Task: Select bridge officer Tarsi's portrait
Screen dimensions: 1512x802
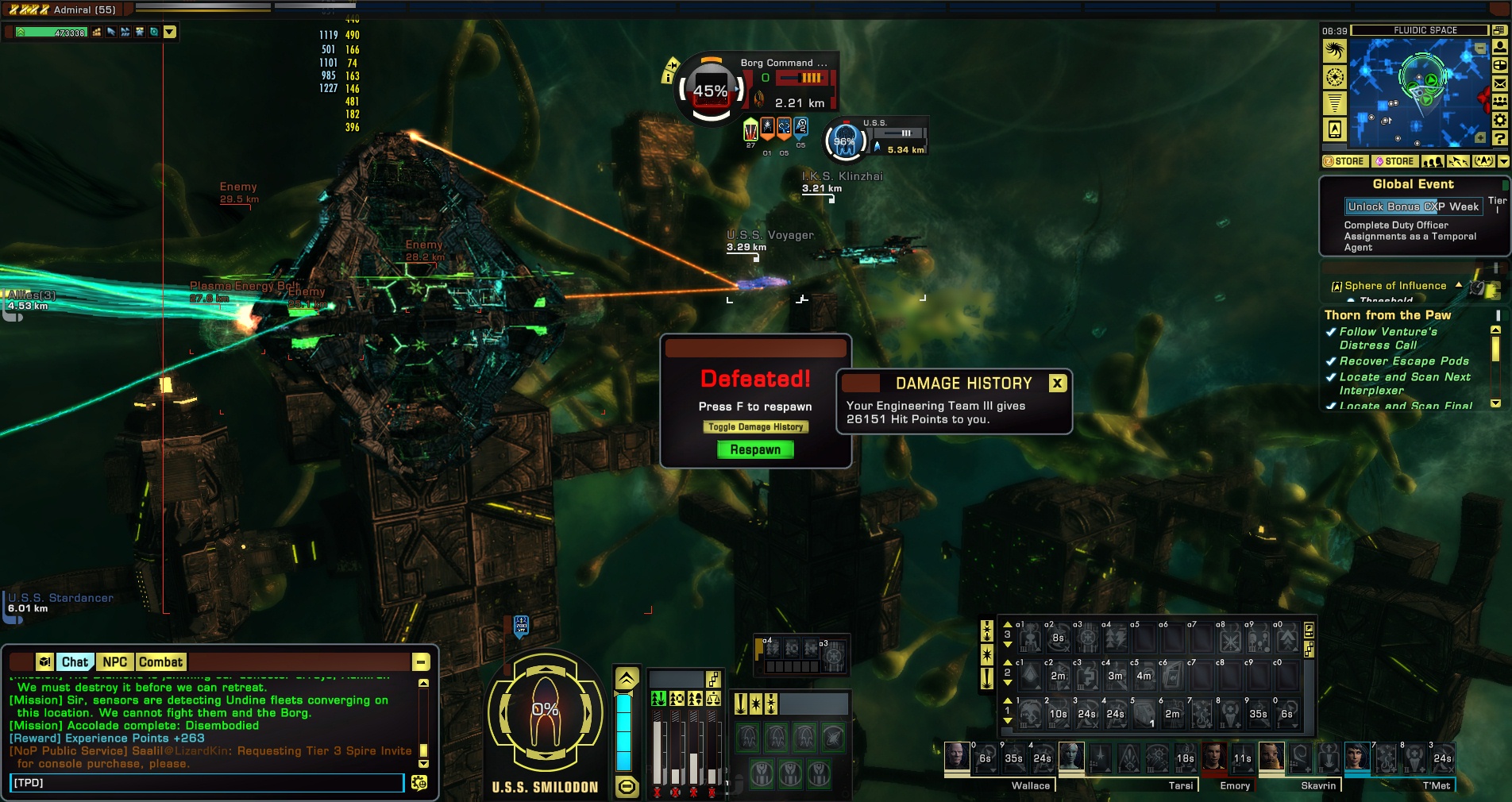Action: [1070, 757]
